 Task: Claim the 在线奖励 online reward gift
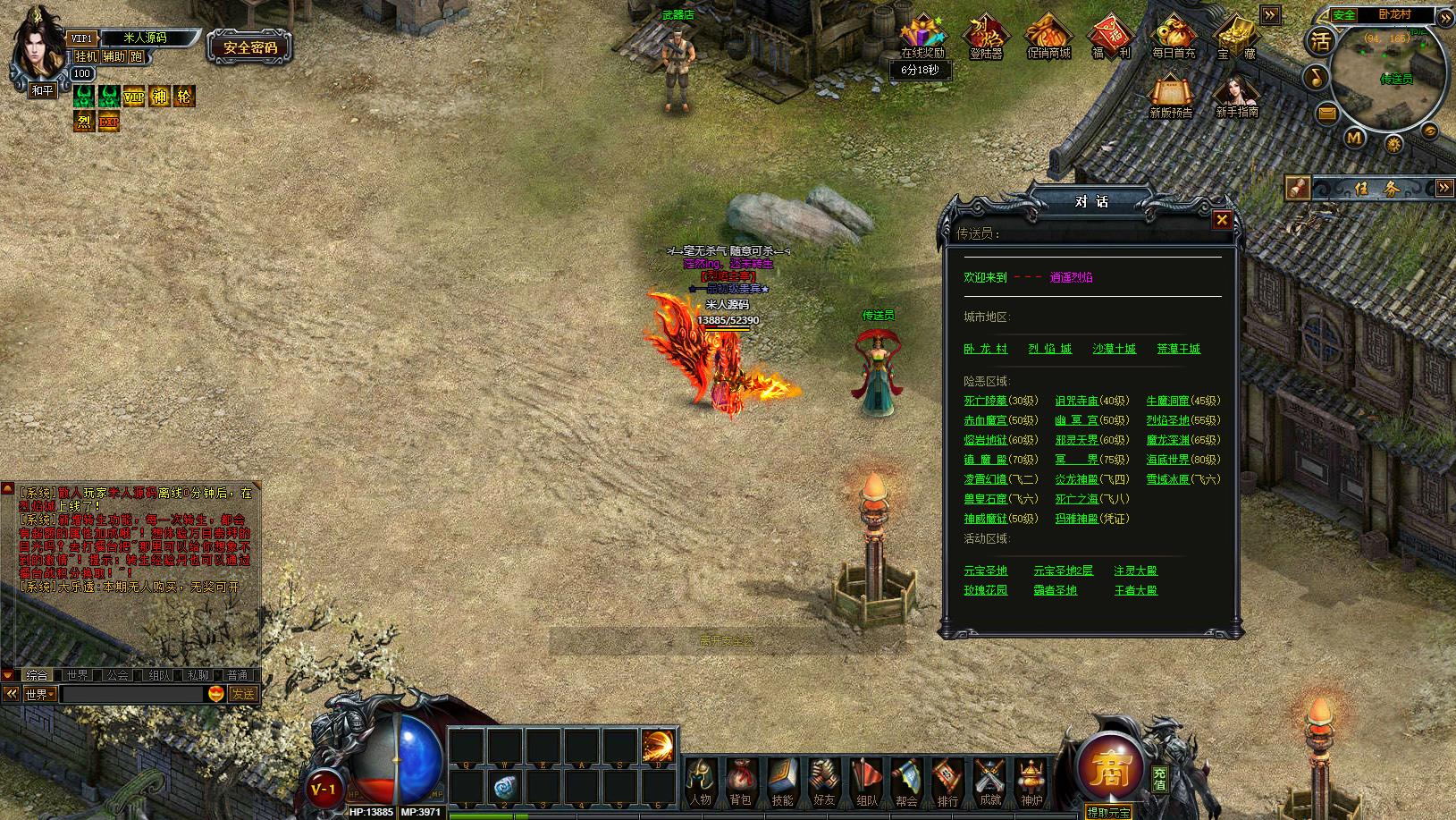(x=922, y=38)
